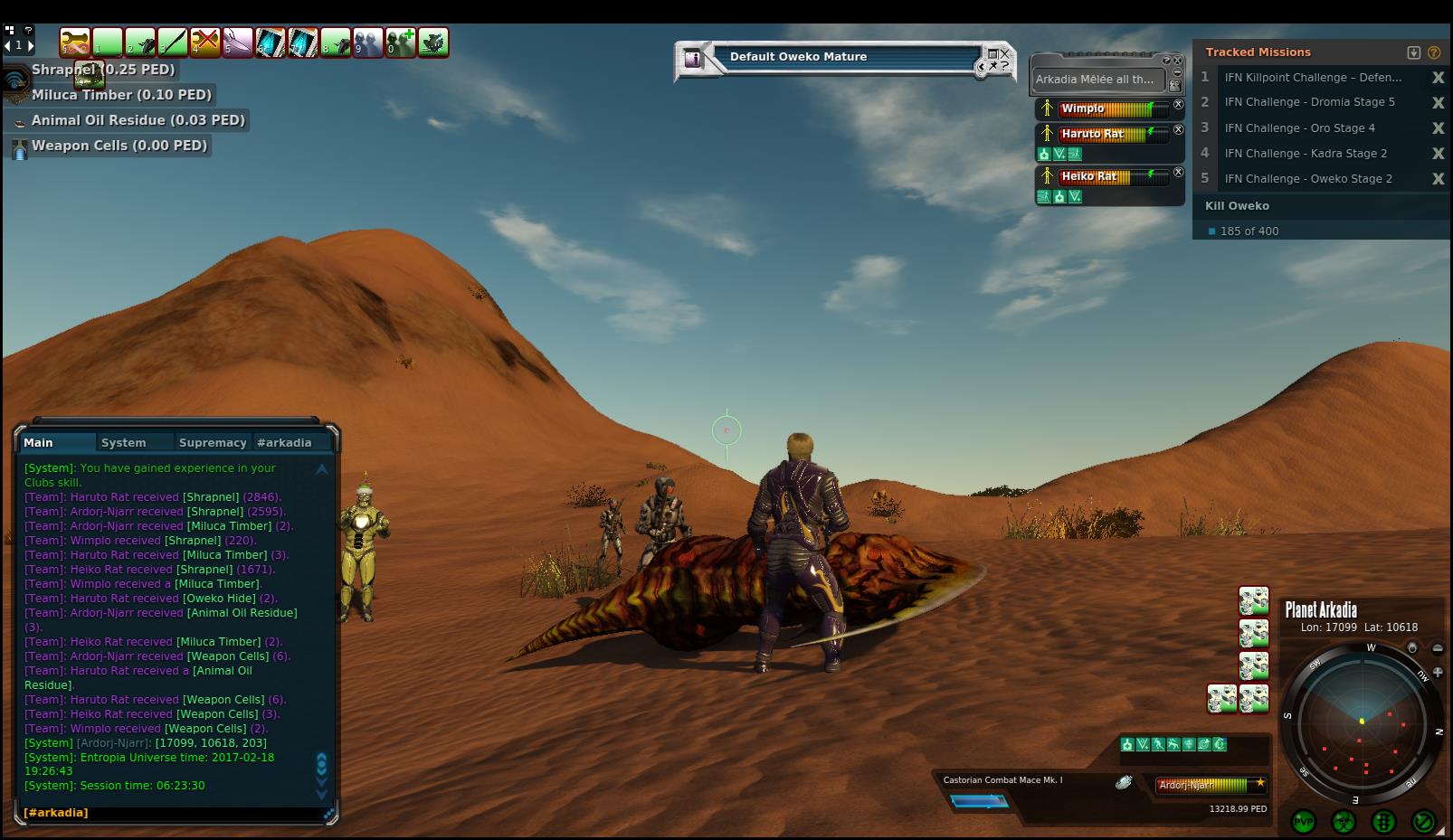This screenshot has width=1453, height=840.
Task: Activate the add-teammate icon in slot 0
Action: [401, 42]
